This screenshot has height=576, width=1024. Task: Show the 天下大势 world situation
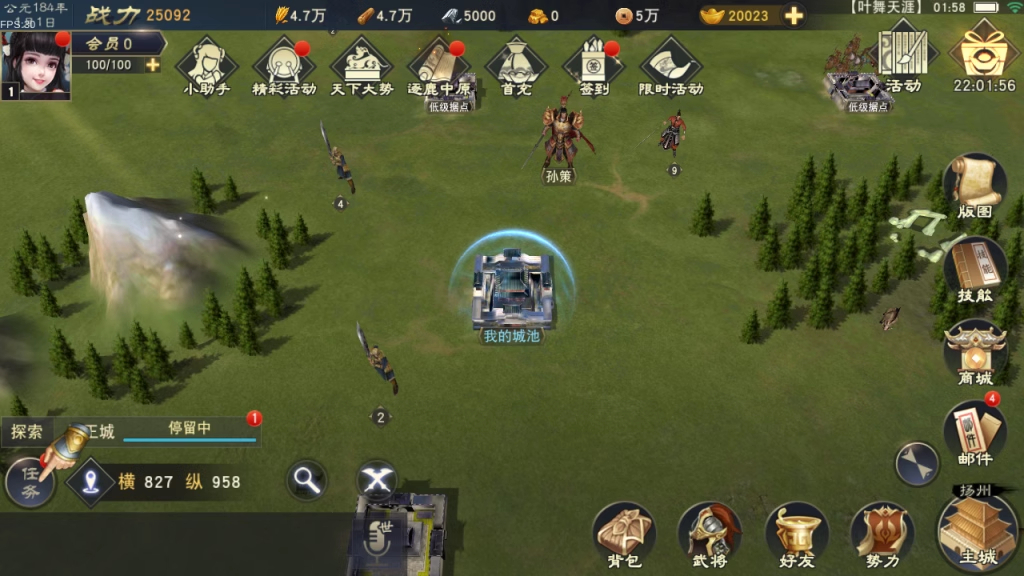click(361, 63)
